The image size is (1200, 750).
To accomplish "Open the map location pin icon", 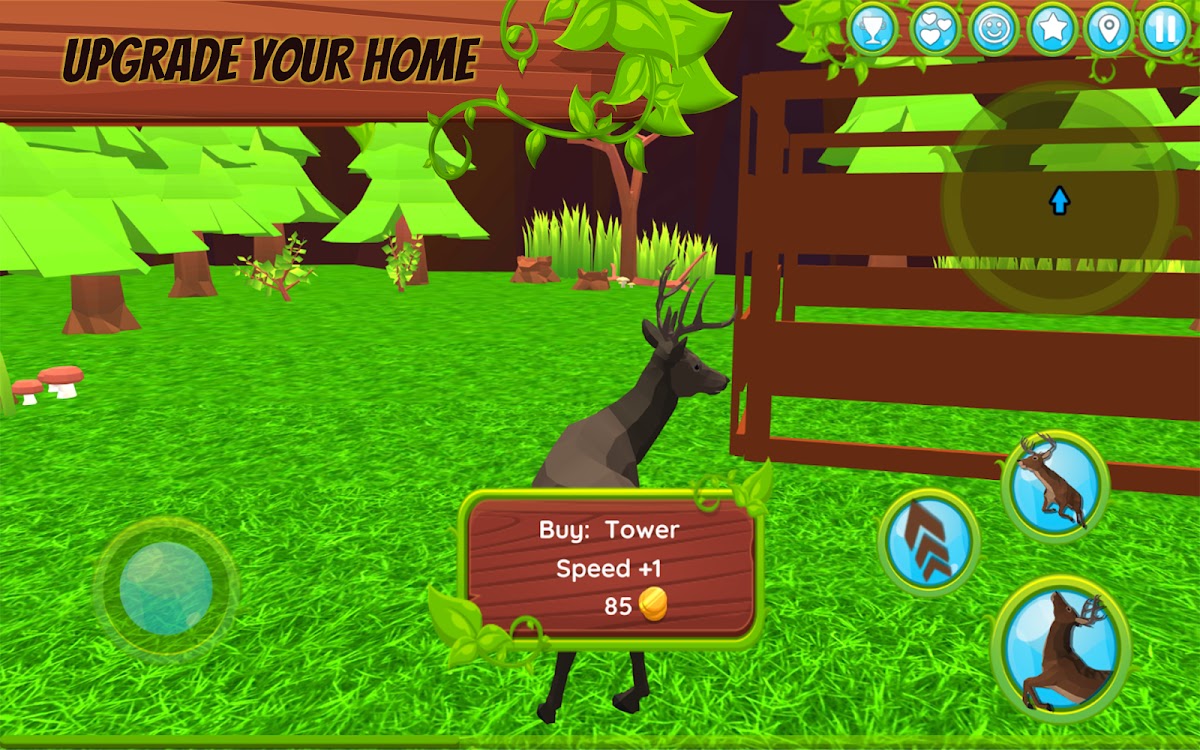I will pos(1108,29).
